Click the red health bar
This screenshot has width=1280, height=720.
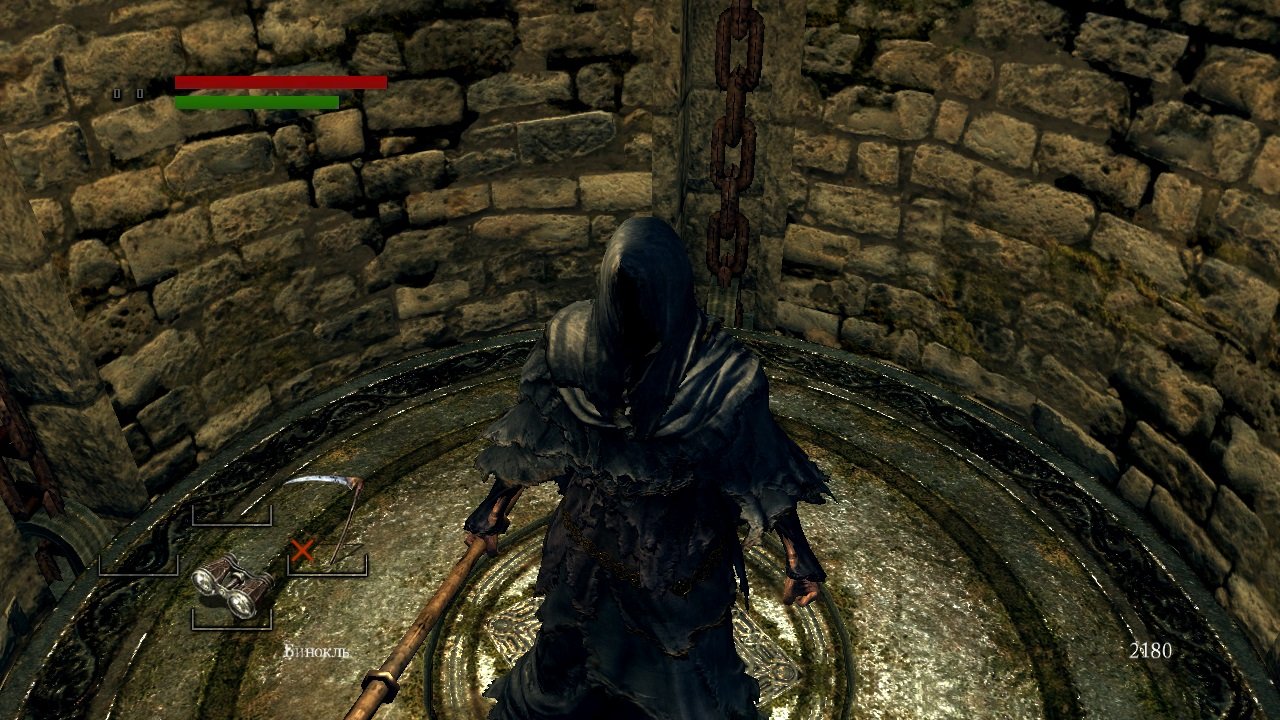[280, 82]
